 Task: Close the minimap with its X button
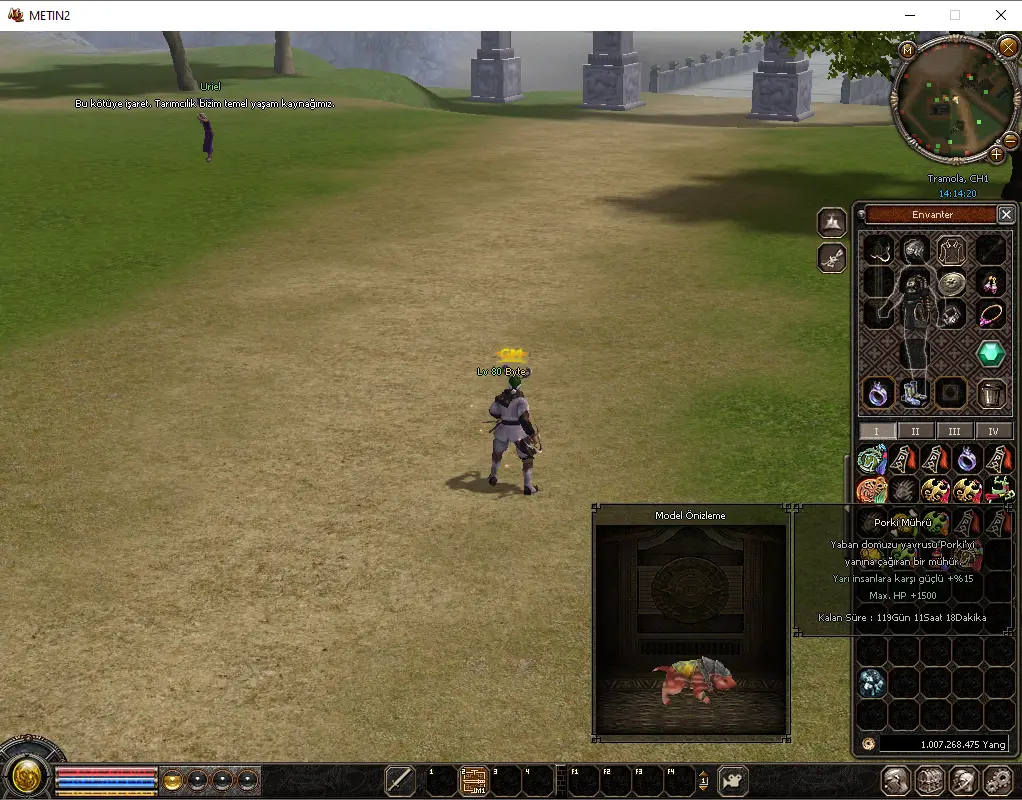1007,46
